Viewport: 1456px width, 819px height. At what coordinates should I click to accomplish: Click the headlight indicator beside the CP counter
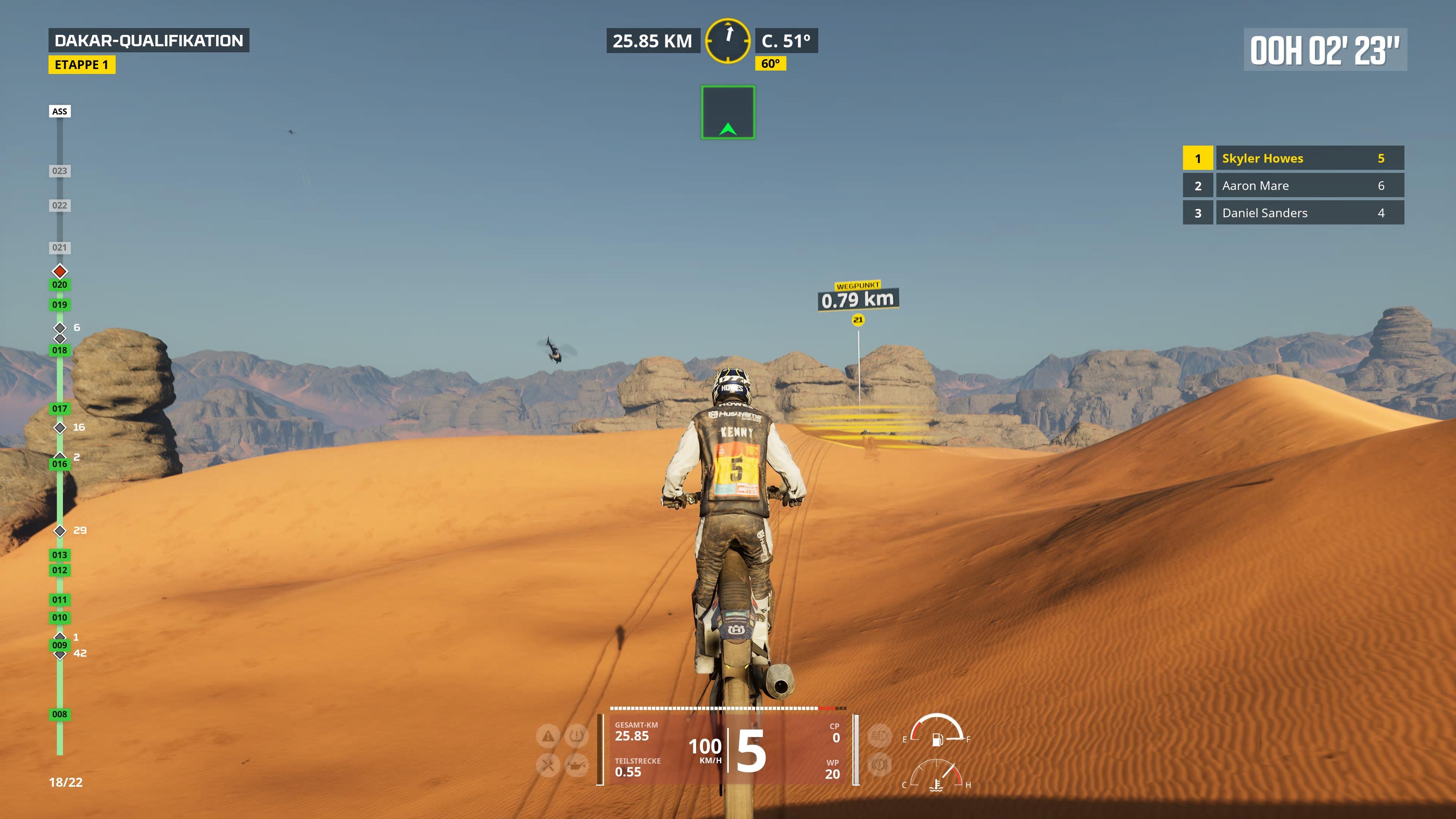click(x=880, y=736)
